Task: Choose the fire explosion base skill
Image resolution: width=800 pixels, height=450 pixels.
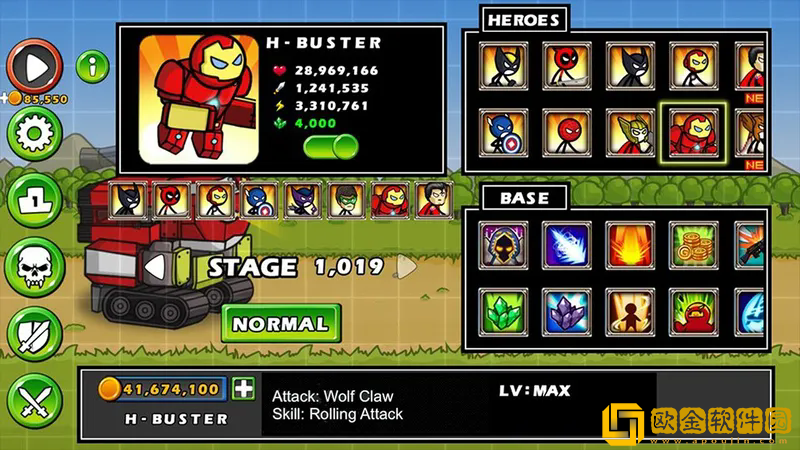Action: point(629,244)
